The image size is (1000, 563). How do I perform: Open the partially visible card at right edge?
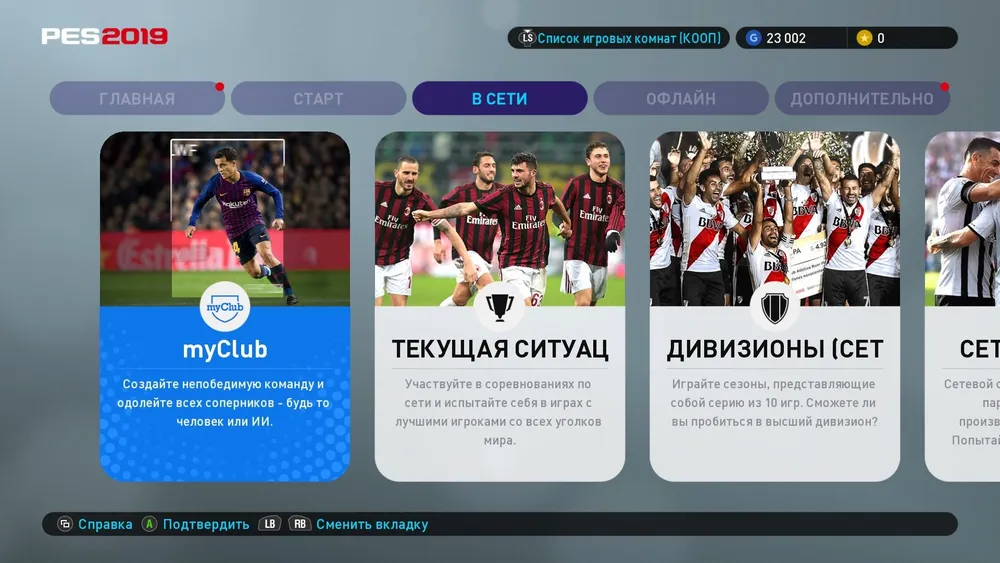[963, 306]
